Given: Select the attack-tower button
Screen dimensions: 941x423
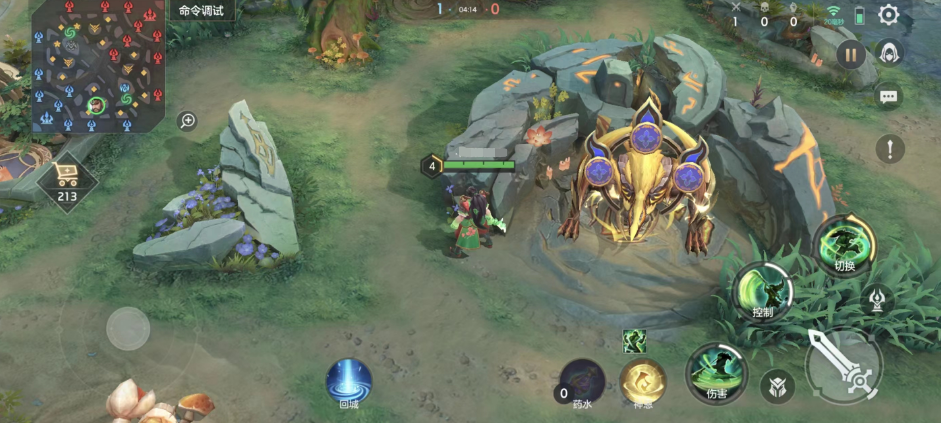Looking at the screenshot, I should 876,298.
